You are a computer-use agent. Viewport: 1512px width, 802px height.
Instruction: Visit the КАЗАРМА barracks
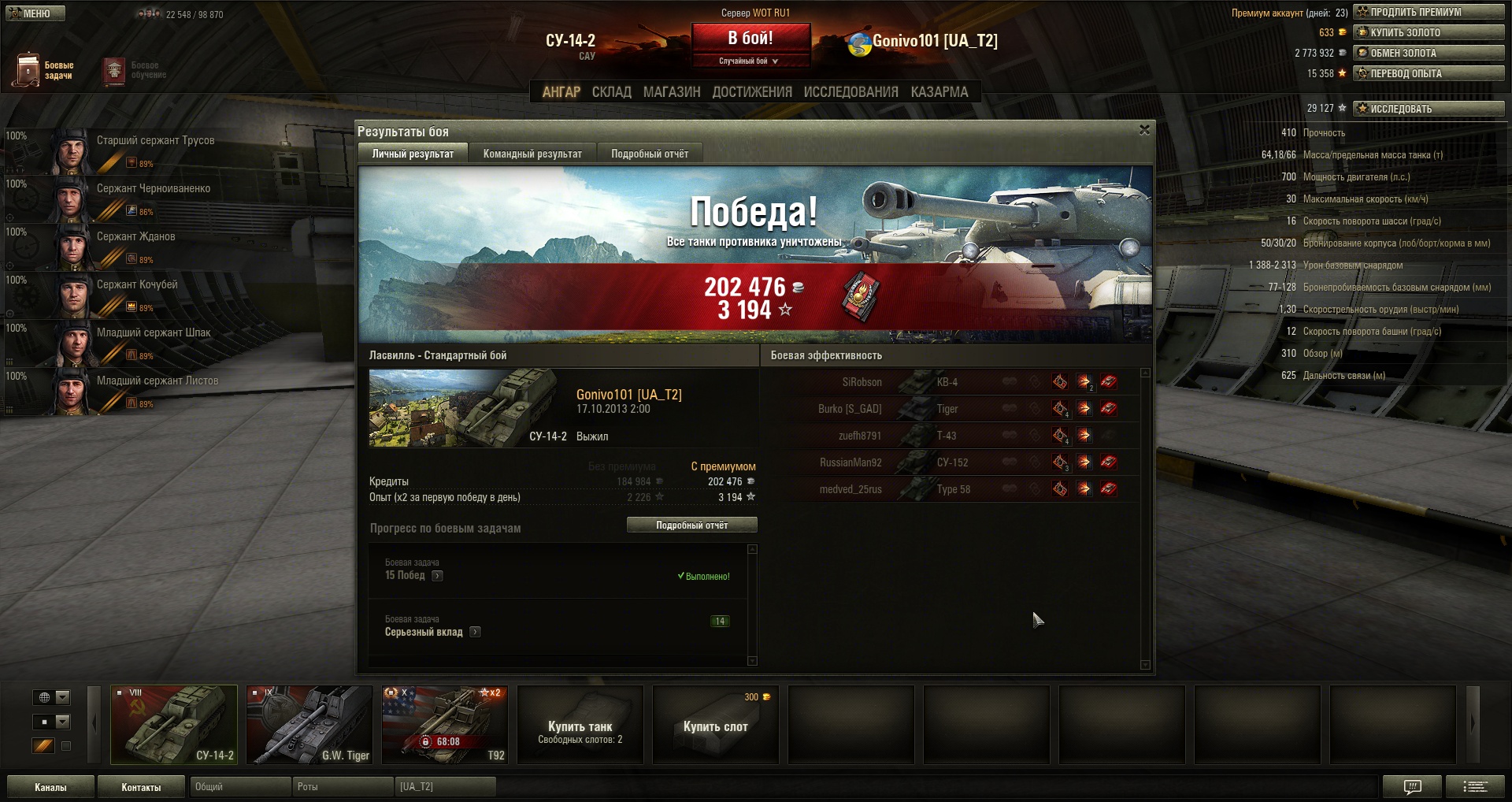pyautogui.click(x=939, y=92)
